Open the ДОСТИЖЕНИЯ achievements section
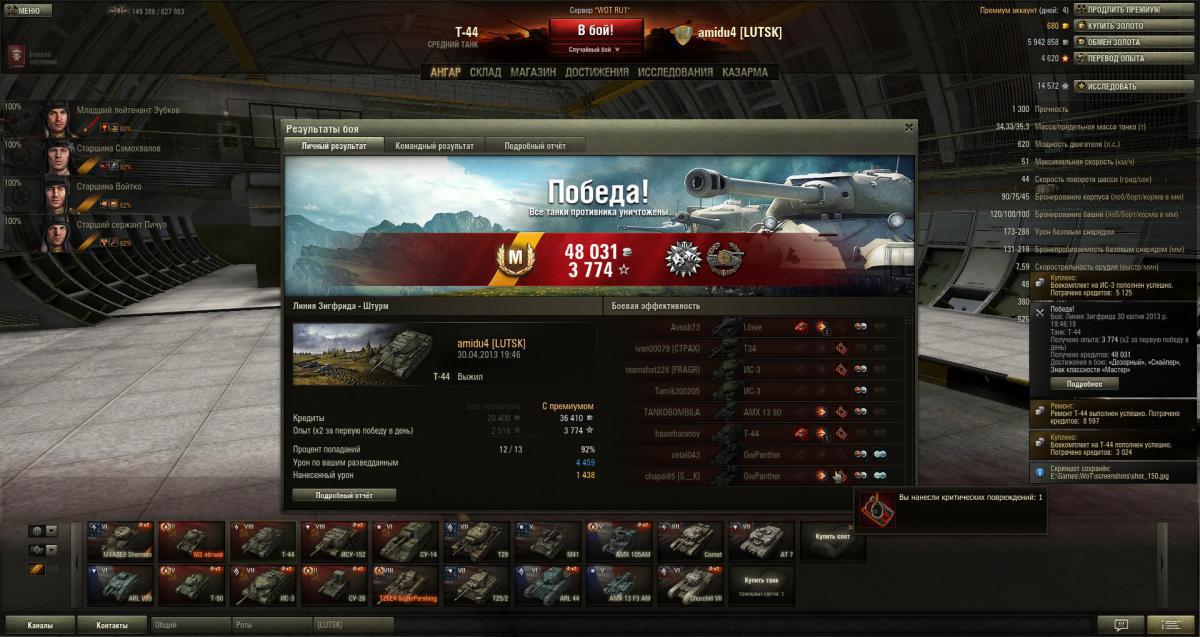Viewport: 1200px width, 637px height. point(596,72)
